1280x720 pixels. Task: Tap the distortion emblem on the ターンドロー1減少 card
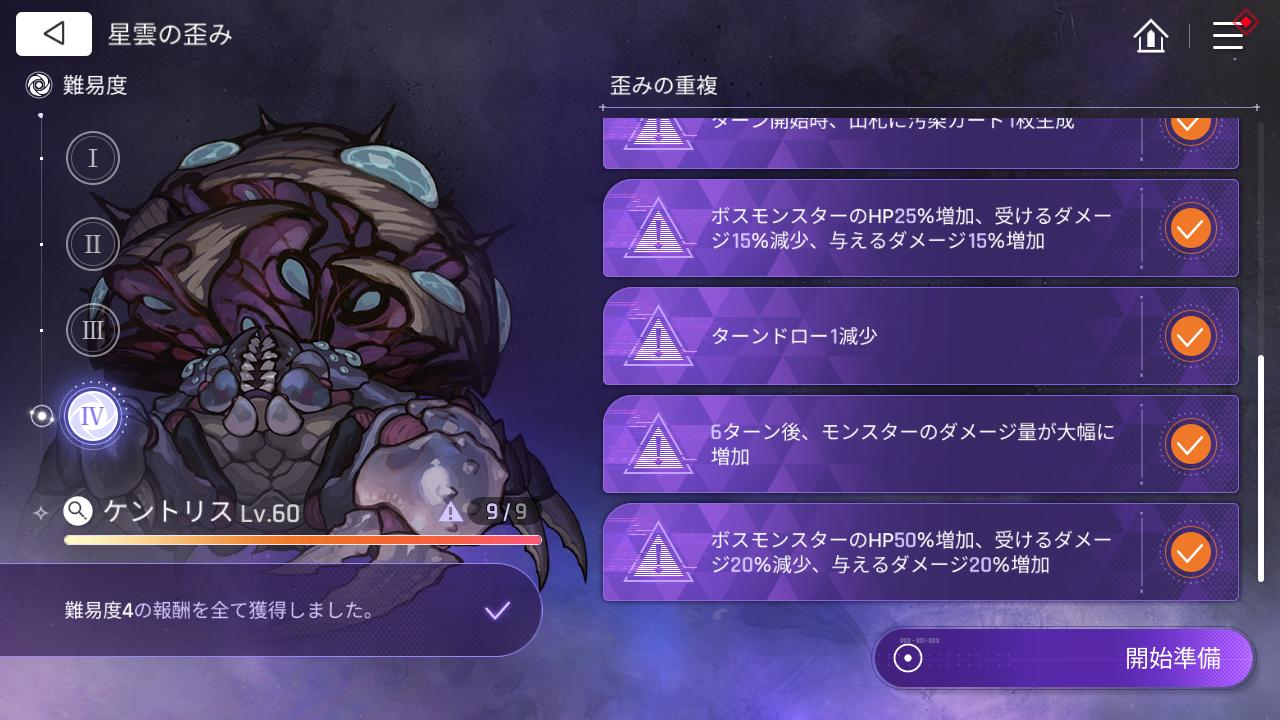click(658, 336)
